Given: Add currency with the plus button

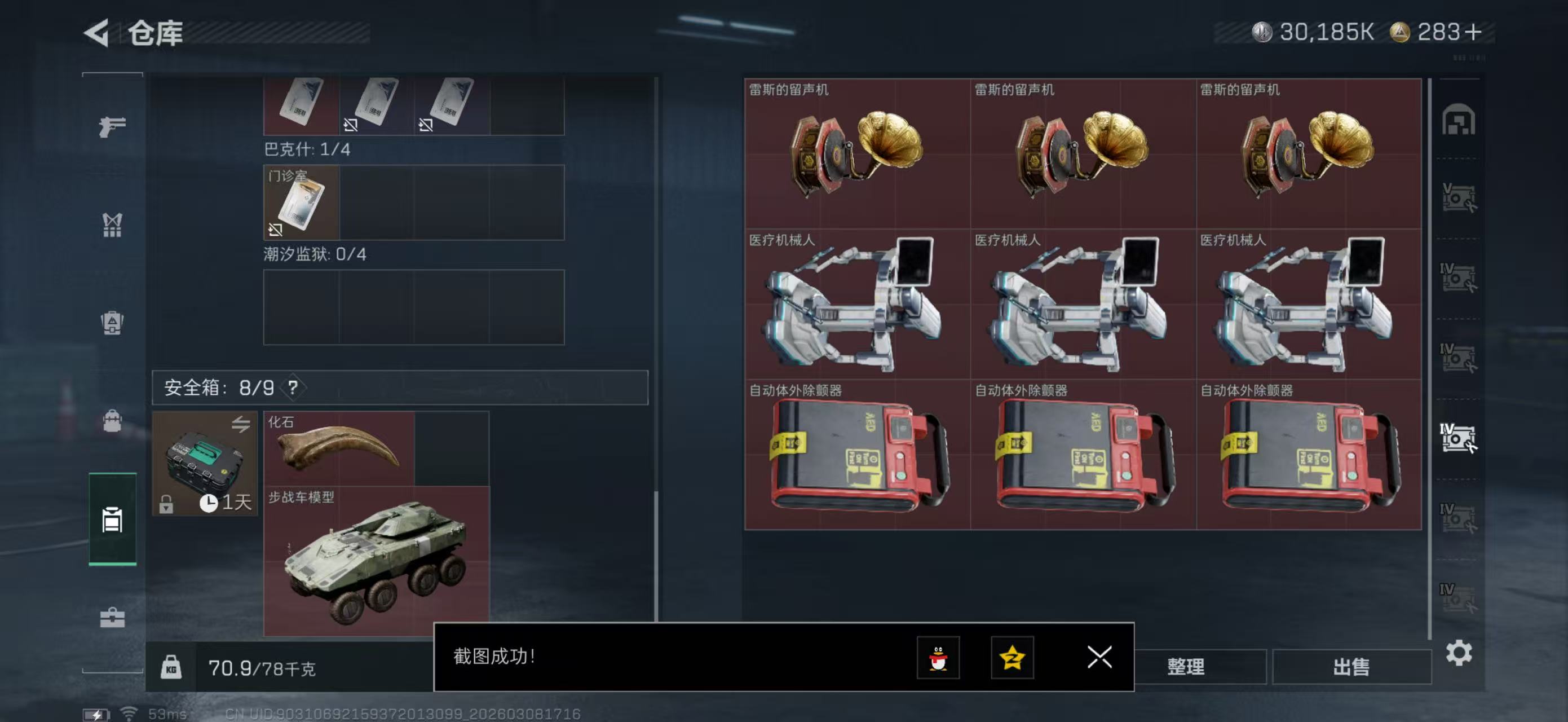Looking at the screenshot, I should (1474, 32).
